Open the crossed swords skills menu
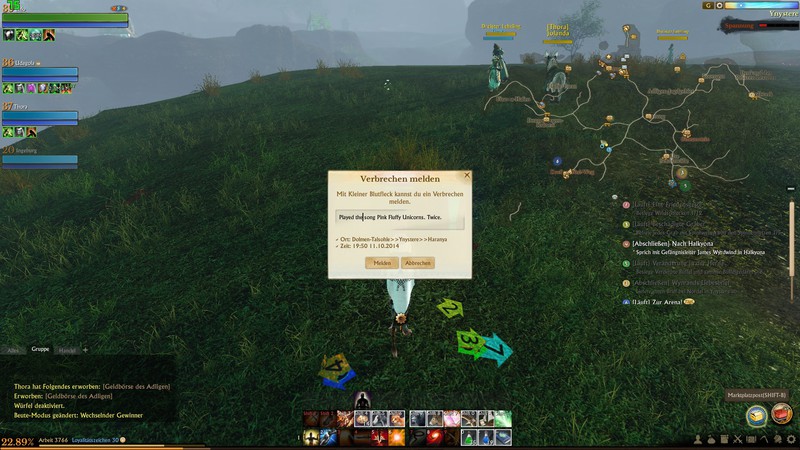Viewport: 800px width, 450px height. point(737,440)
